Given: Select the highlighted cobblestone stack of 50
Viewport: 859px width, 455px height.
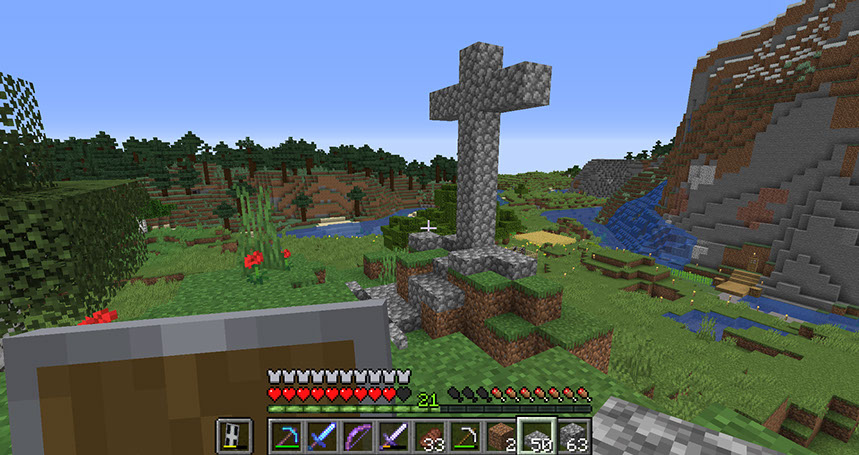Looking at the screenshot, I should (x=537, y=436).
